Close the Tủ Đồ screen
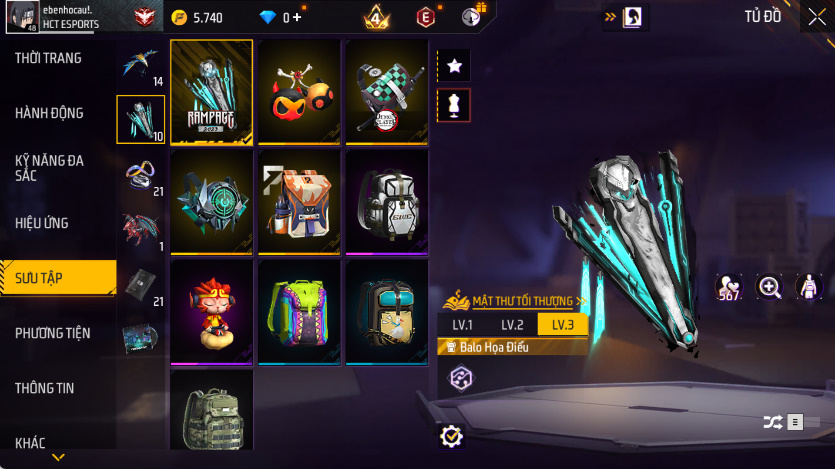835x469 pixels. [816, 17]
